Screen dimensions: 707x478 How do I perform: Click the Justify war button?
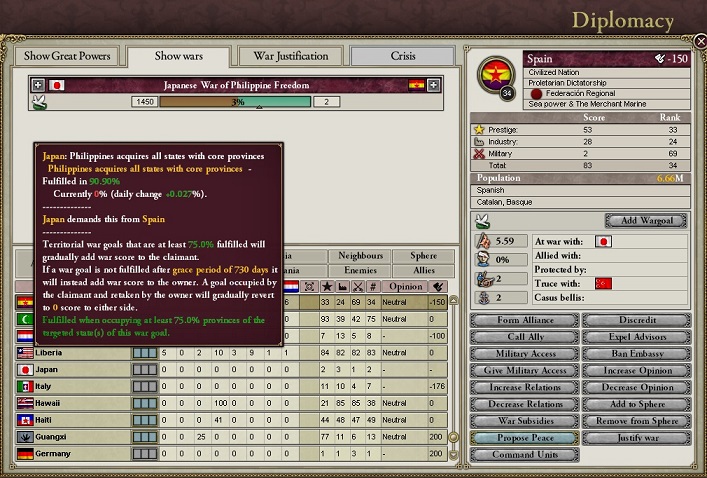pyautogui.click(x=635, y=438)
